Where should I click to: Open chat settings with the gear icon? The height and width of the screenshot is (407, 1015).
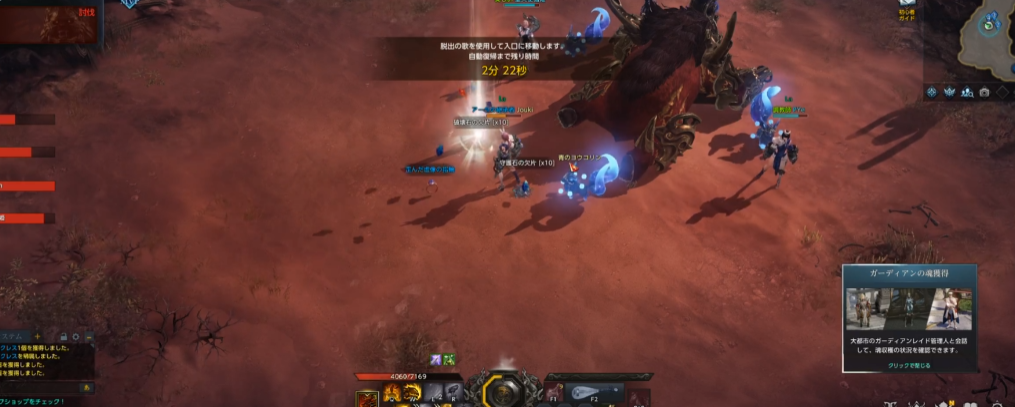click(x=76, y=336)
